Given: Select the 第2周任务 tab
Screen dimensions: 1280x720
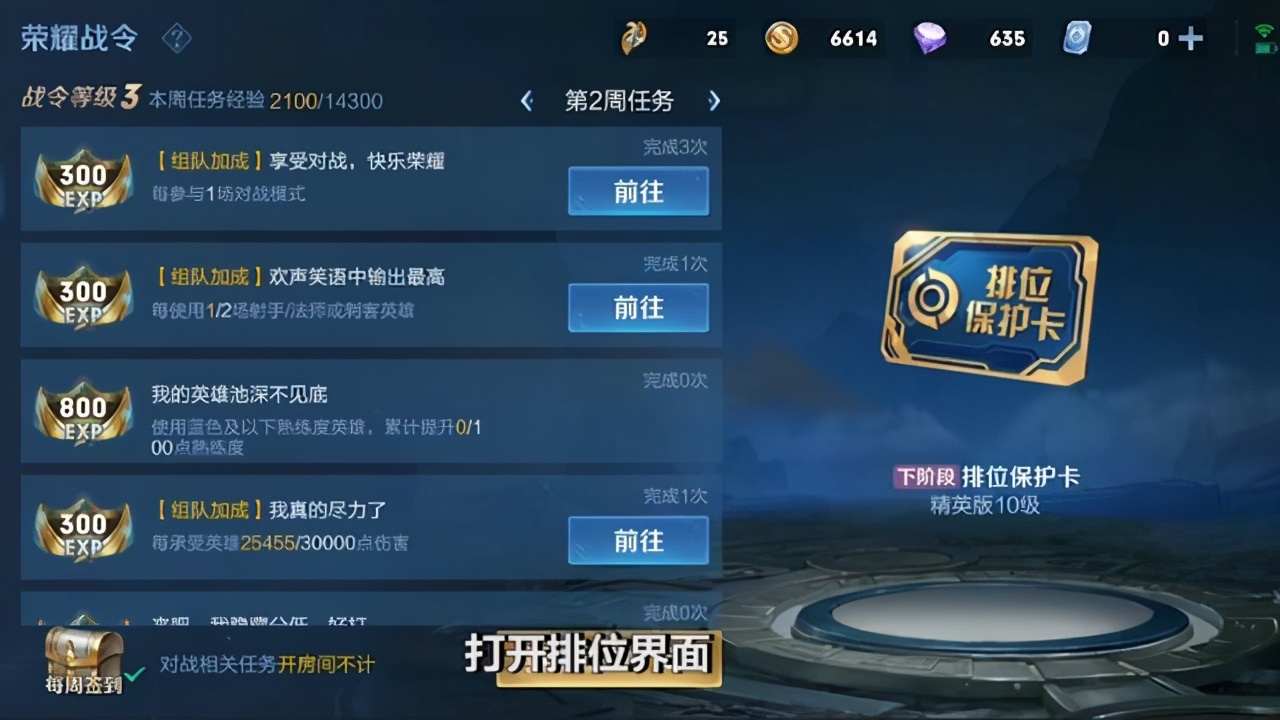Looking at the screenshot, I should point(620,101).
